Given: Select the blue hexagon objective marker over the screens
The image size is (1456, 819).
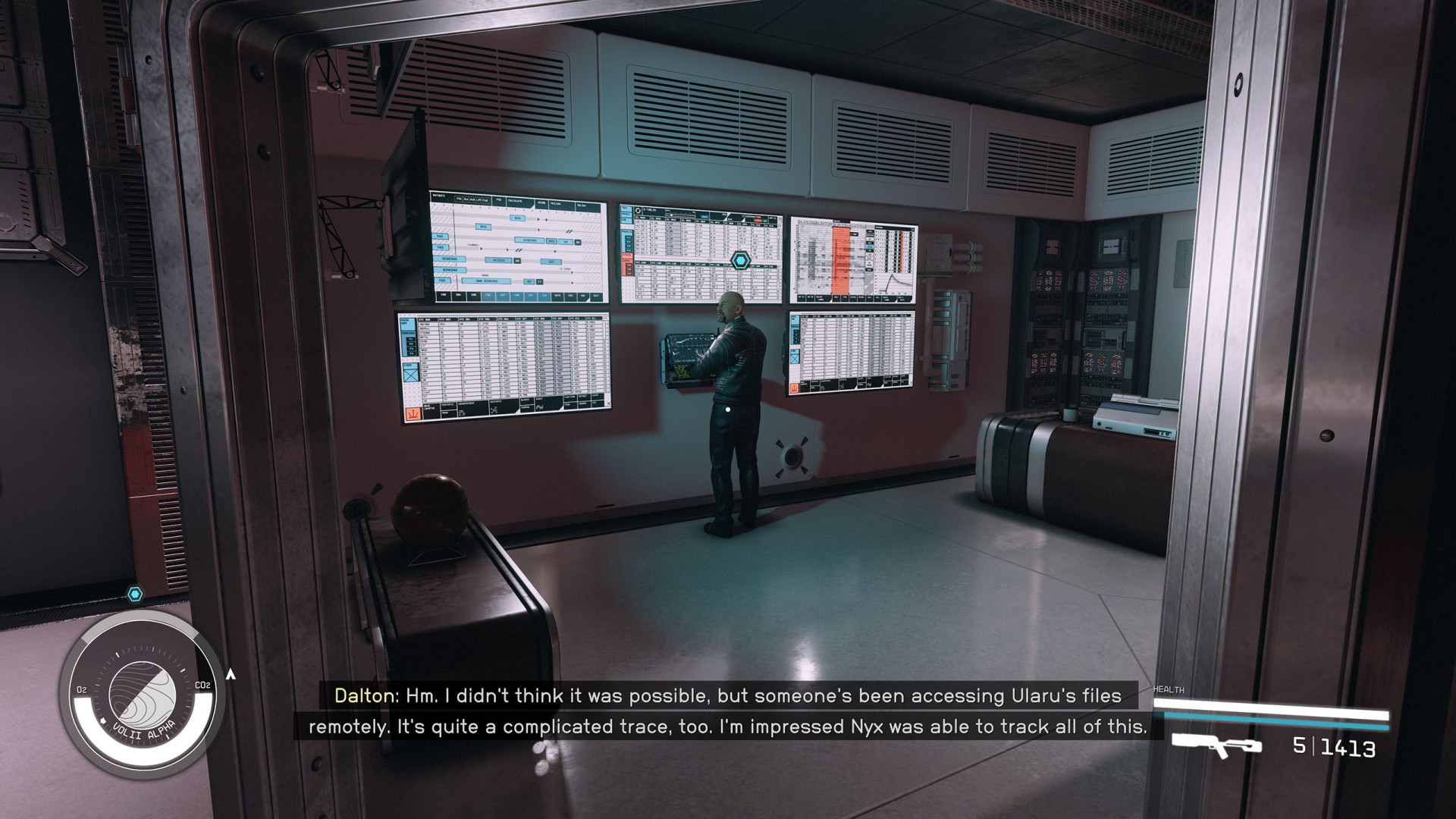Looking at the screenshot, I should click(740, 261).
